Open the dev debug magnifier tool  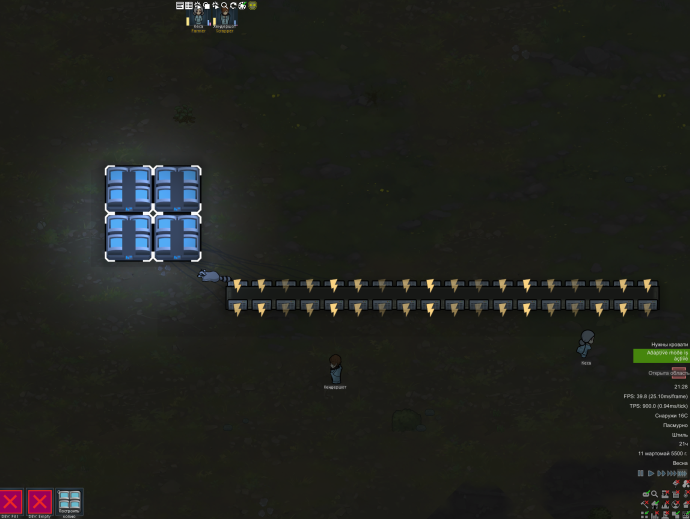(224, 5)
